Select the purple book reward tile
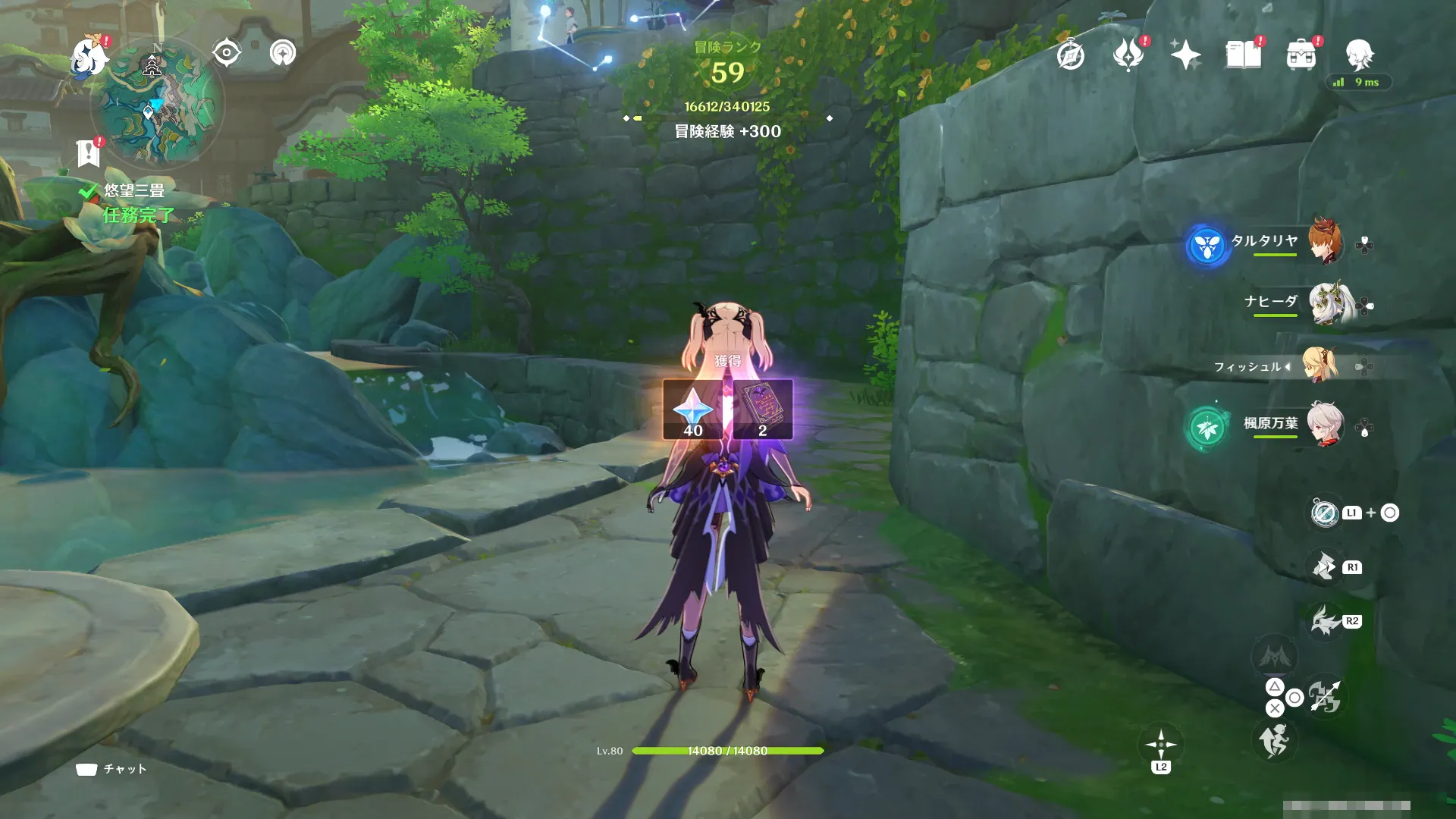The image size is (1456, 819). click(x=762, y=410)
